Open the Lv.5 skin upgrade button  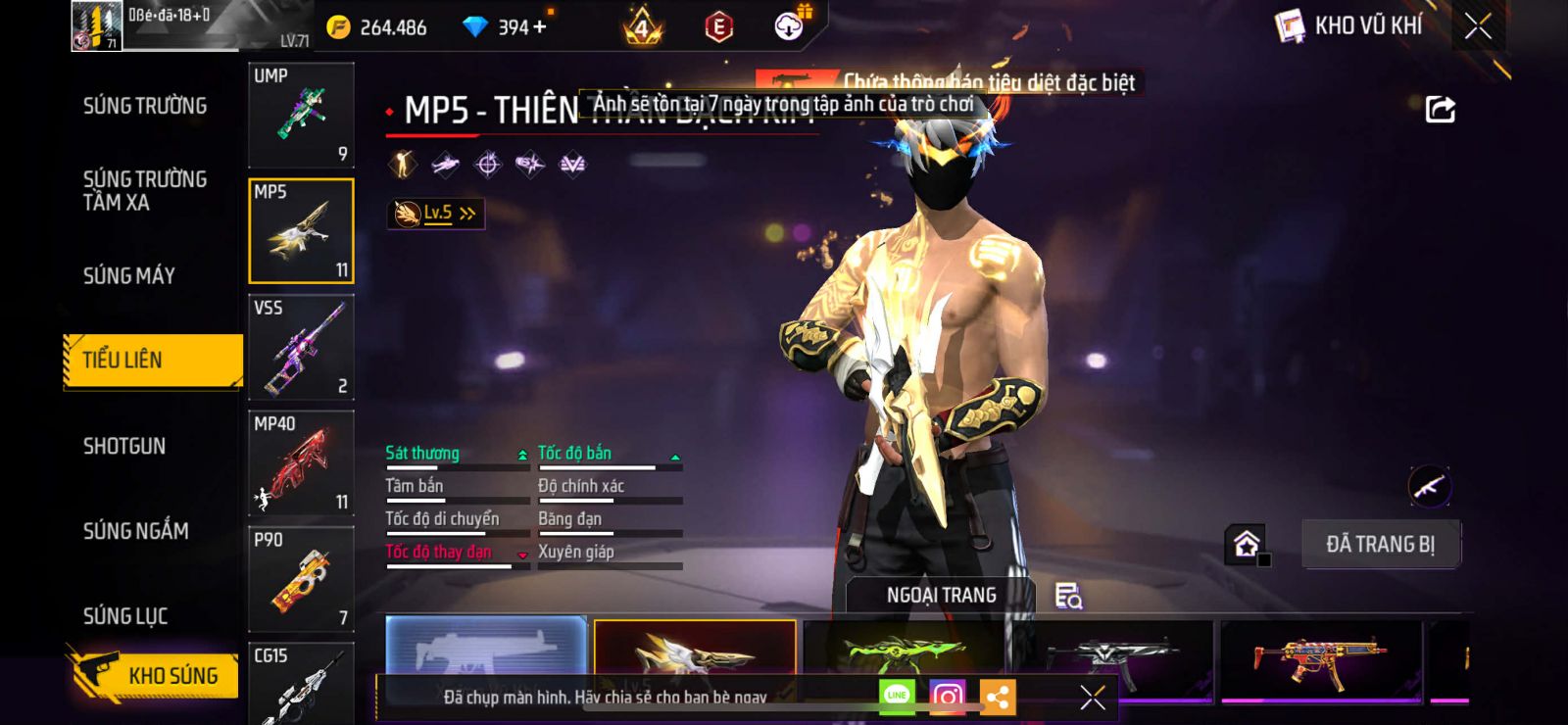point(437,213)
